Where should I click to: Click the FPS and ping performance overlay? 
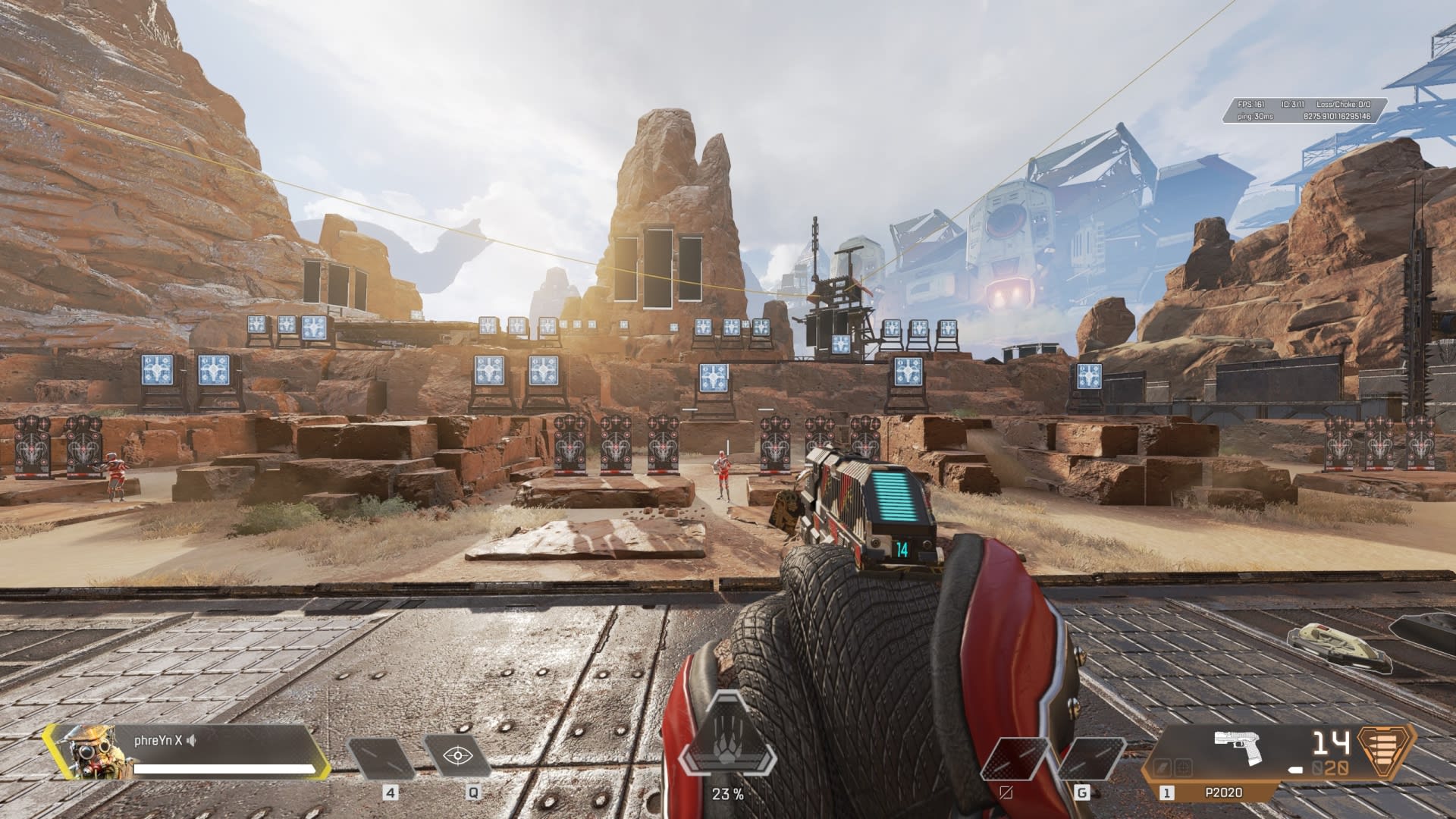click(1303, 111)
